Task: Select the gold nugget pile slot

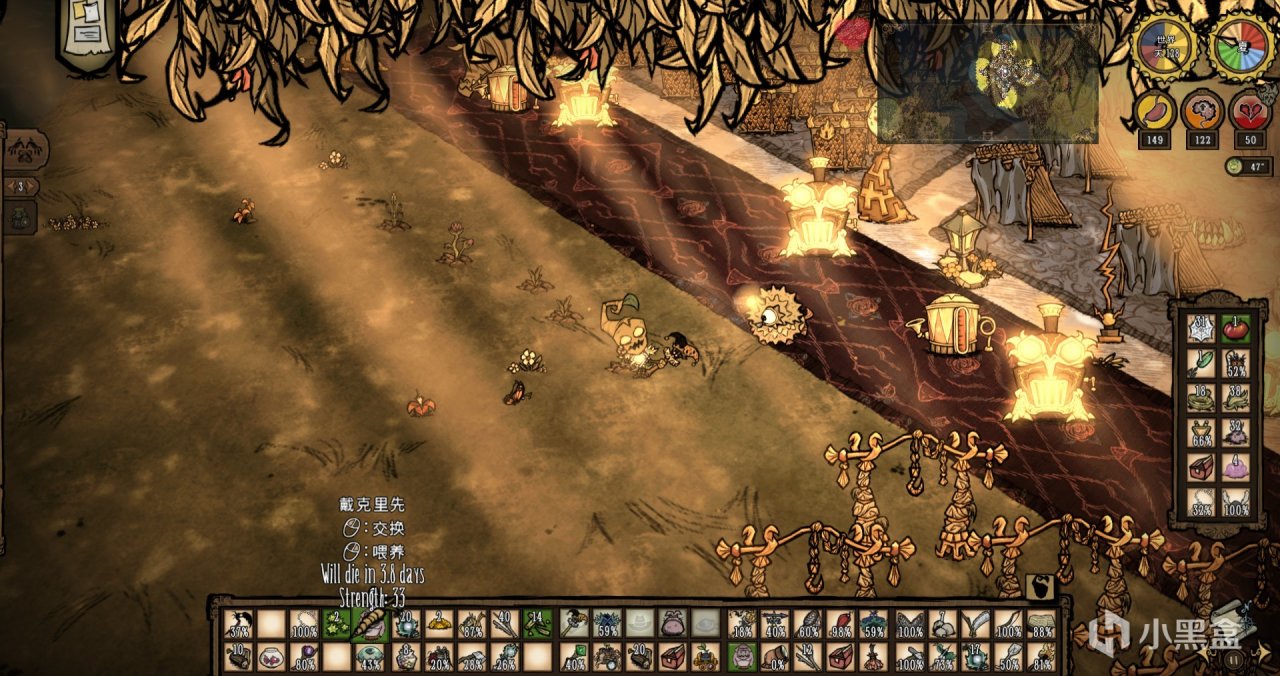Action: click(x=439, y=624)
